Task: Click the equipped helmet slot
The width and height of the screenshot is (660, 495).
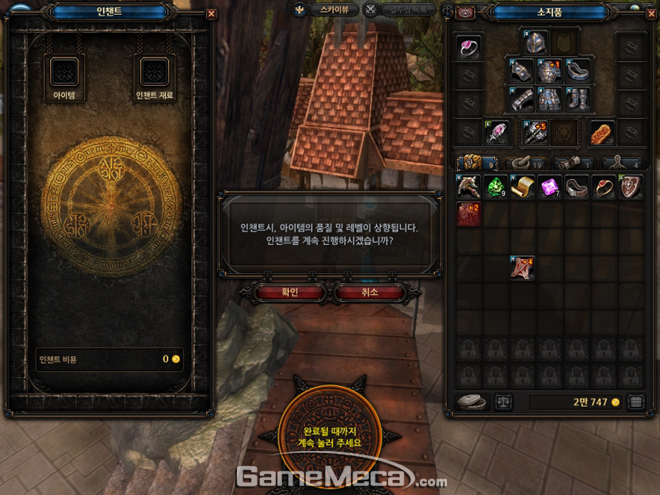Action: pyautogui.click(x=537, y=43)
